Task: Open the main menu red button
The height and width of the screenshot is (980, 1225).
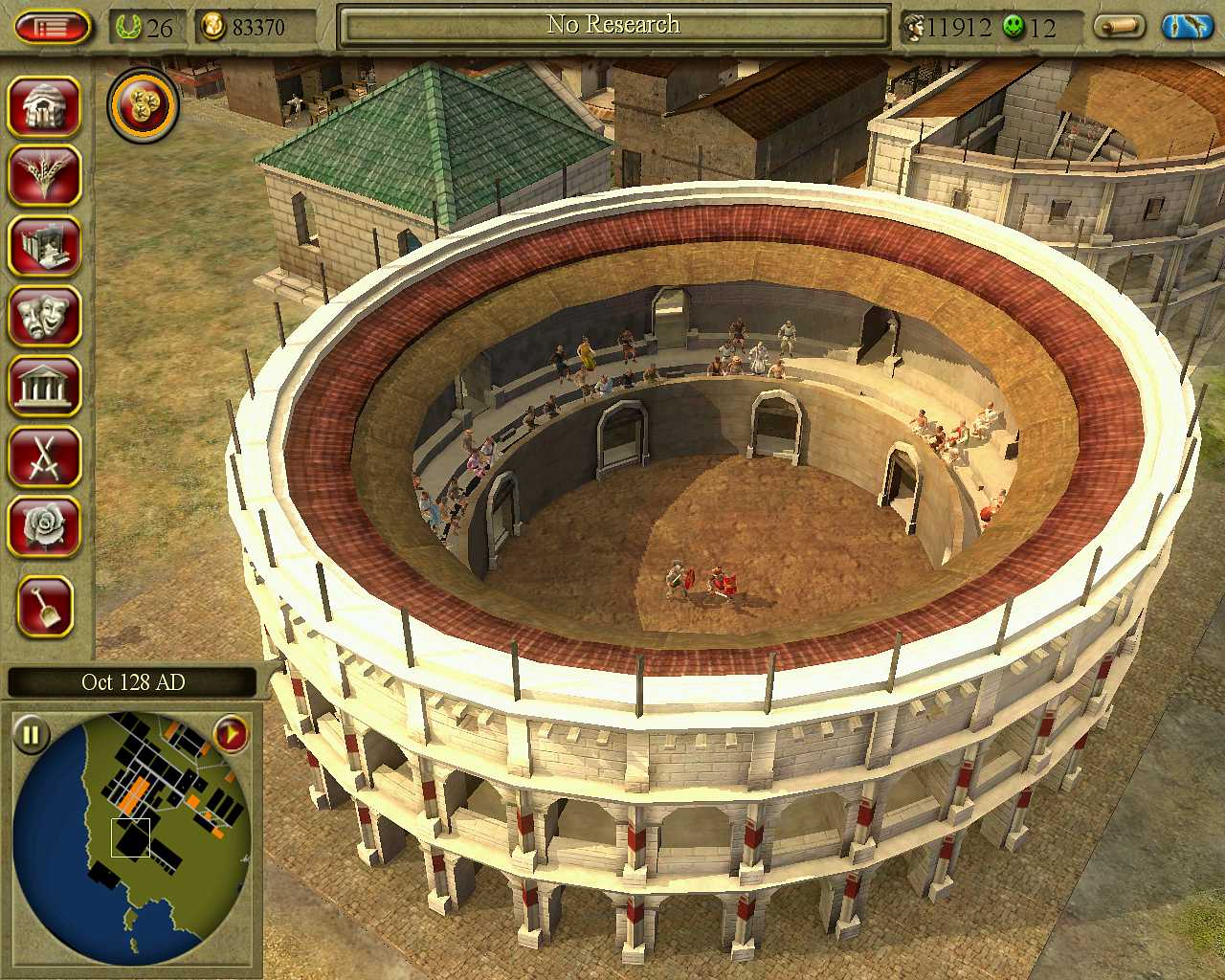Action: [x=52, y=27]
